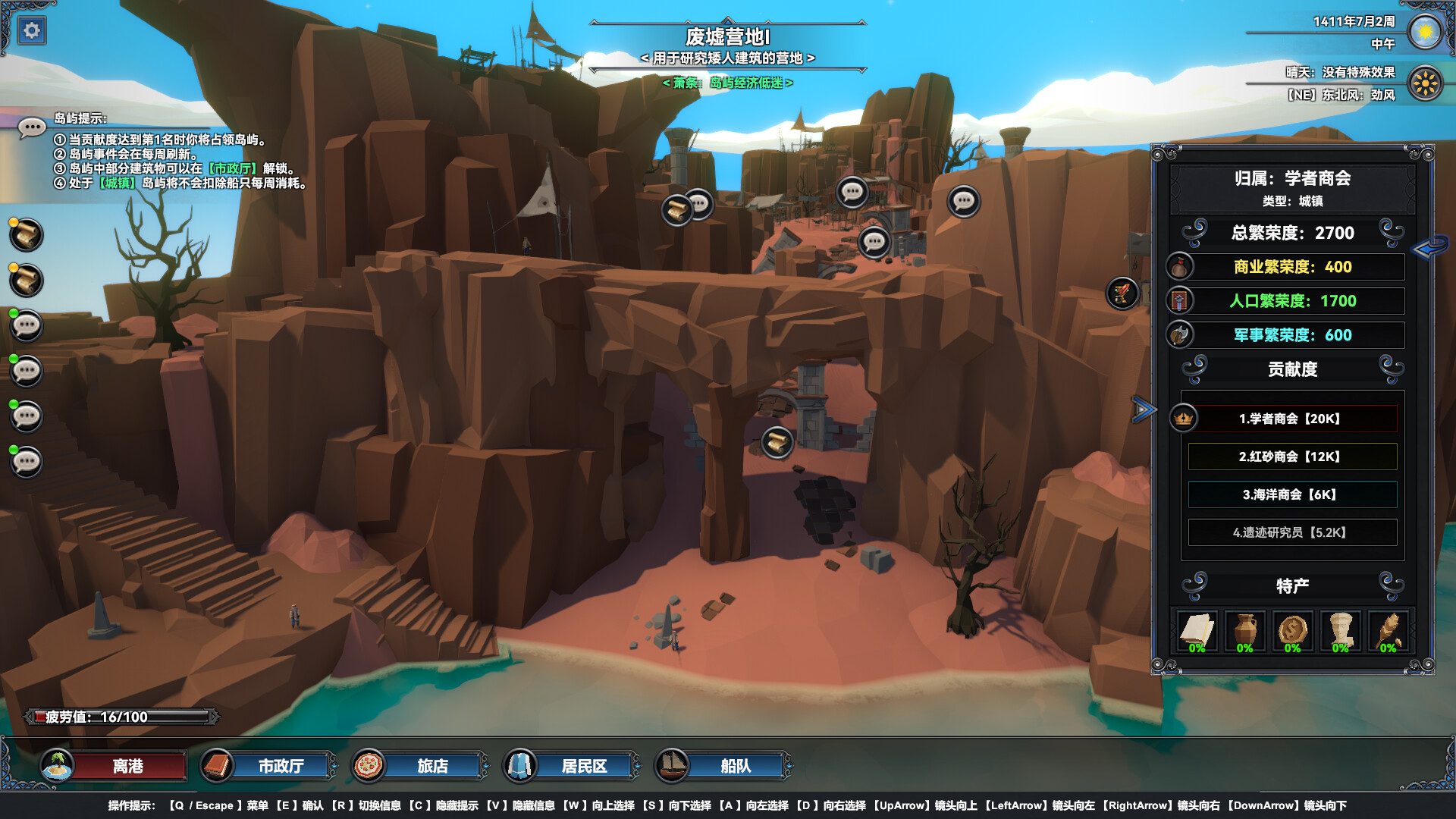Expand the double-chevron arrow beside the panel
Viewport: 1456px width, 819px height.
[1142, 408]
